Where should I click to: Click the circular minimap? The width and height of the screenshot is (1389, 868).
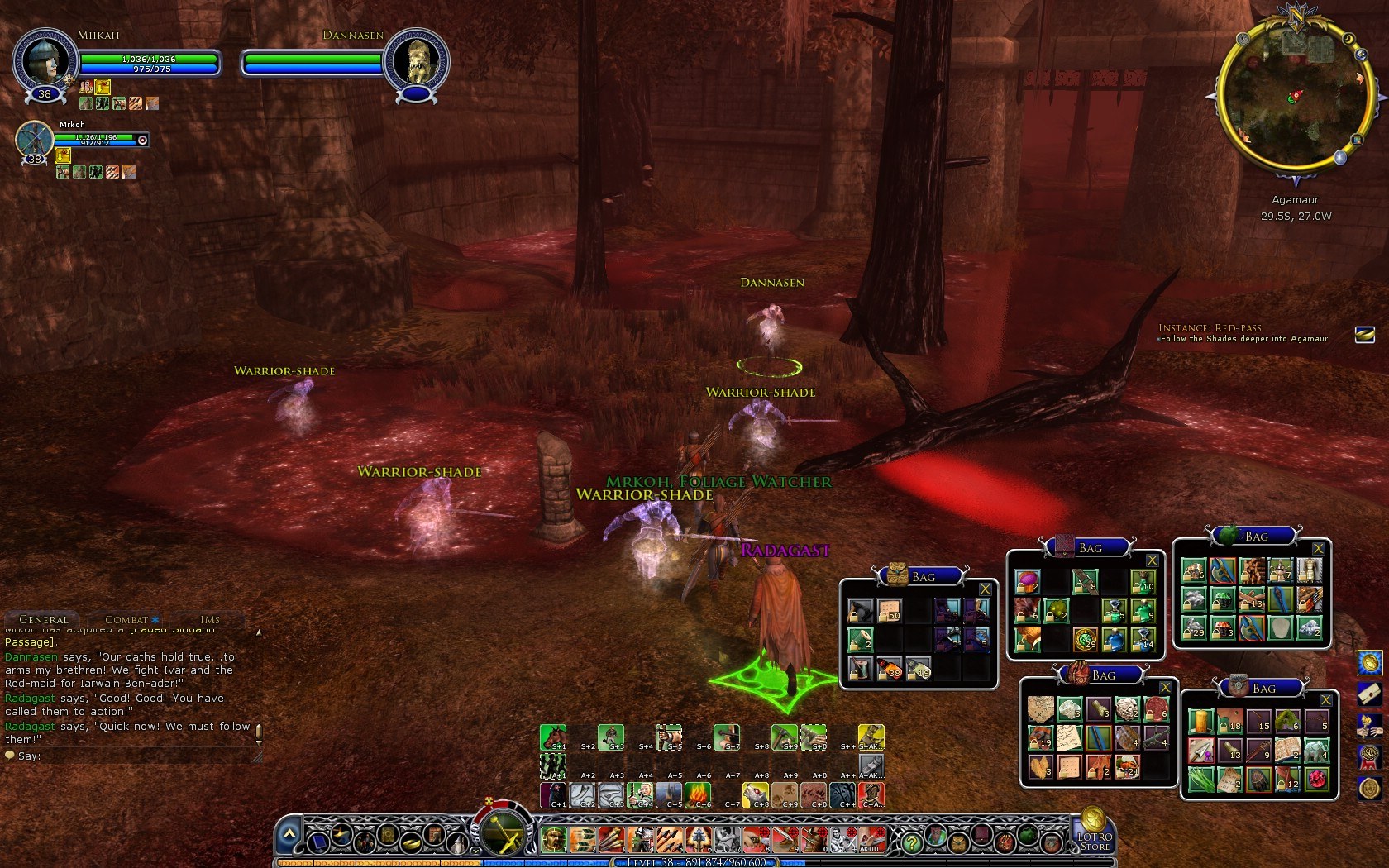tap(1295, 94)
